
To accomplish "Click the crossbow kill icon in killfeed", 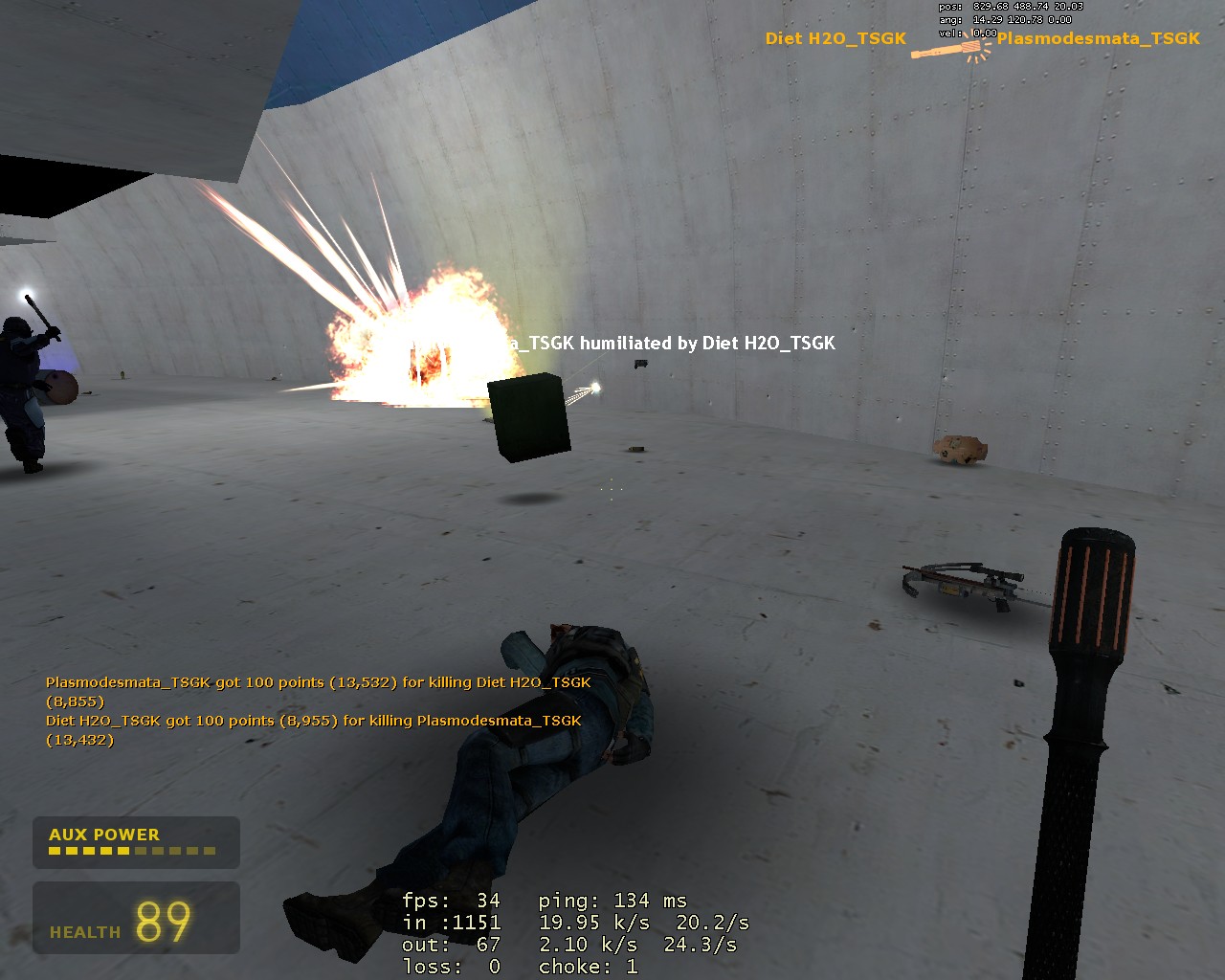I will point(947,48).
